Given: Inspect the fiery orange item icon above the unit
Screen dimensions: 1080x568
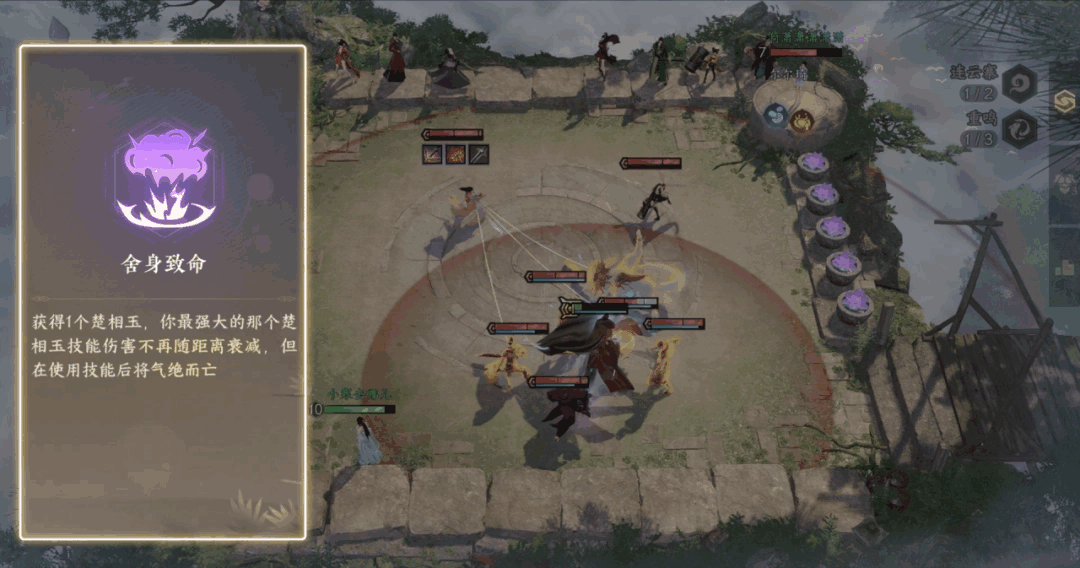Looking at the screenshot, I should click(456, 154).
